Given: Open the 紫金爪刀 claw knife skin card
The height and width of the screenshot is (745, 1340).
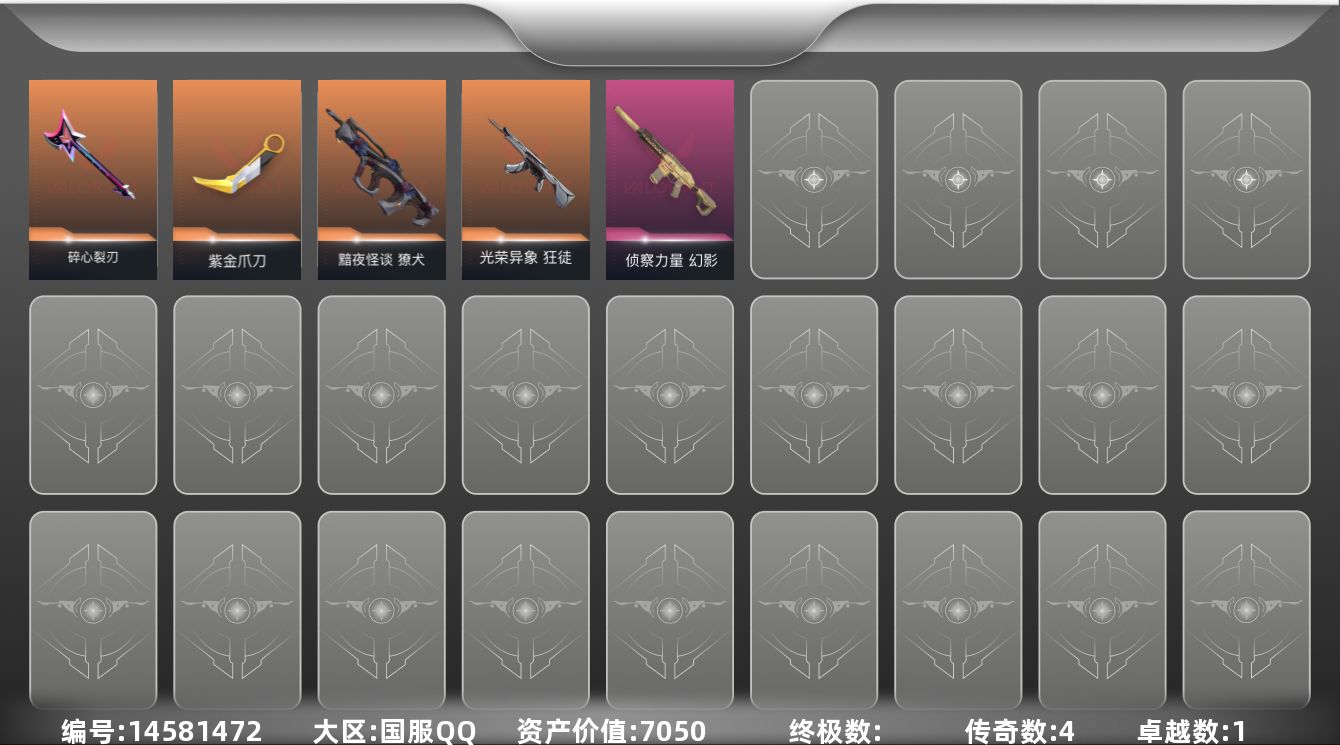Looking at the screenshot, I should coord(237,178).
